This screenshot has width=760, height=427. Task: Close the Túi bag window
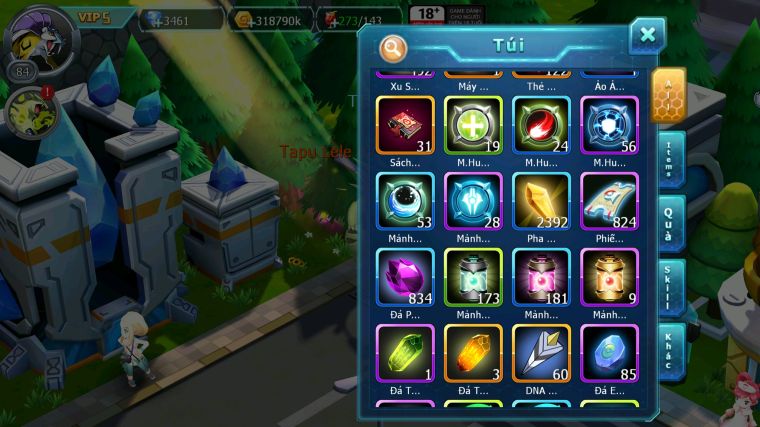(x=647, y=36)
